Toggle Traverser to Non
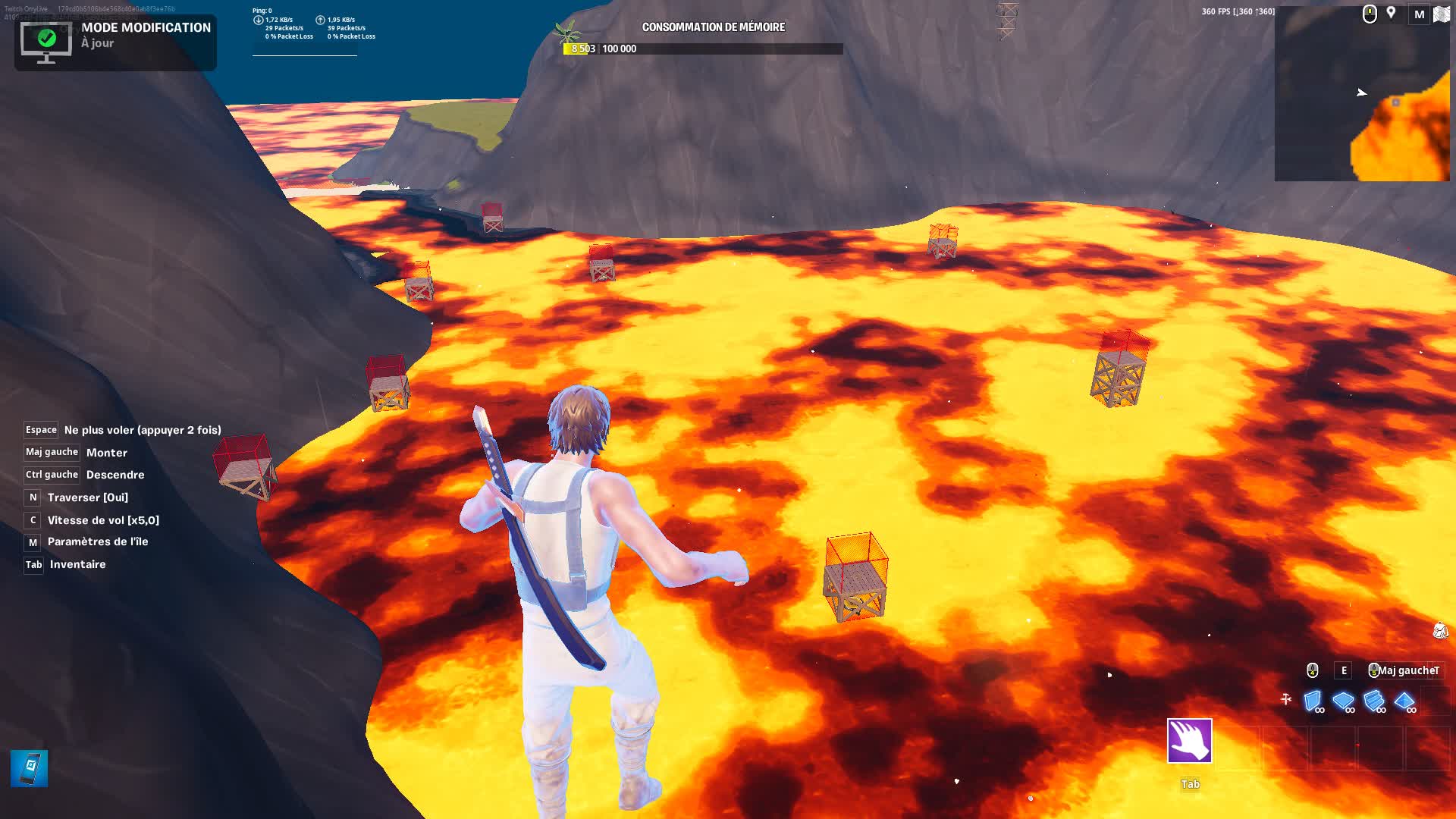1456x819 pixels. pyautogui.click(x=32, y=497)
